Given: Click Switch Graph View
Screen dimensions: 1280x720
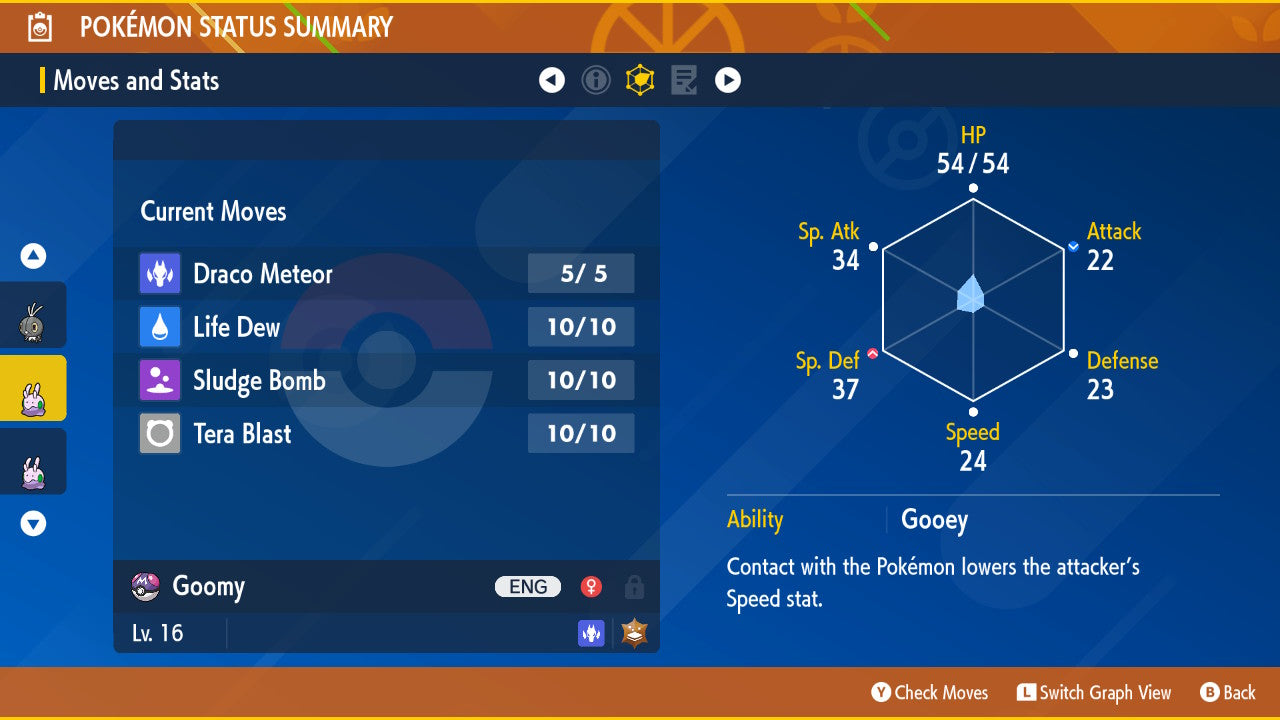Looking at the screenshot, I should pos(1094,693).
